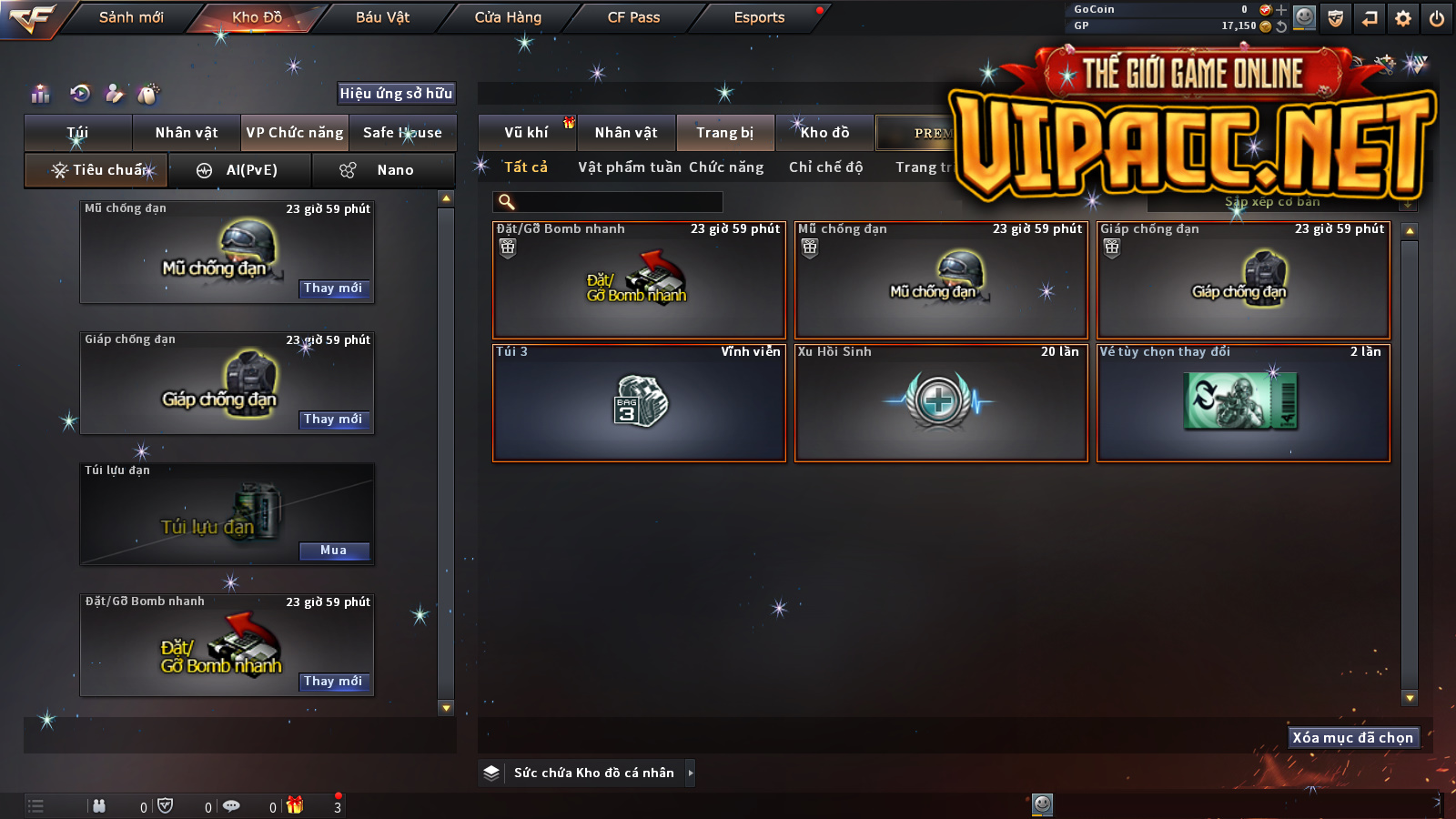
Task: Open the CF Pass menu
Action: 633,17
